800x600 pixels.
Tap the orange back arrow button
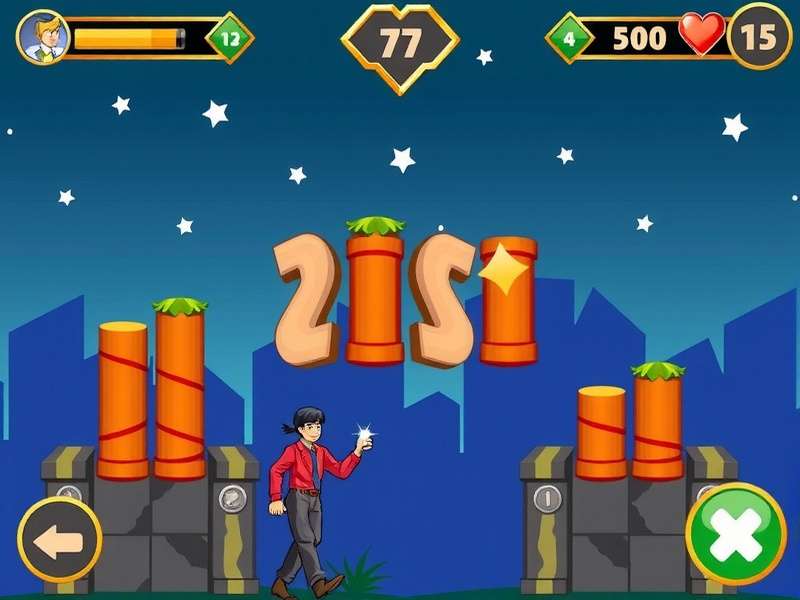[x=59, y=540]
